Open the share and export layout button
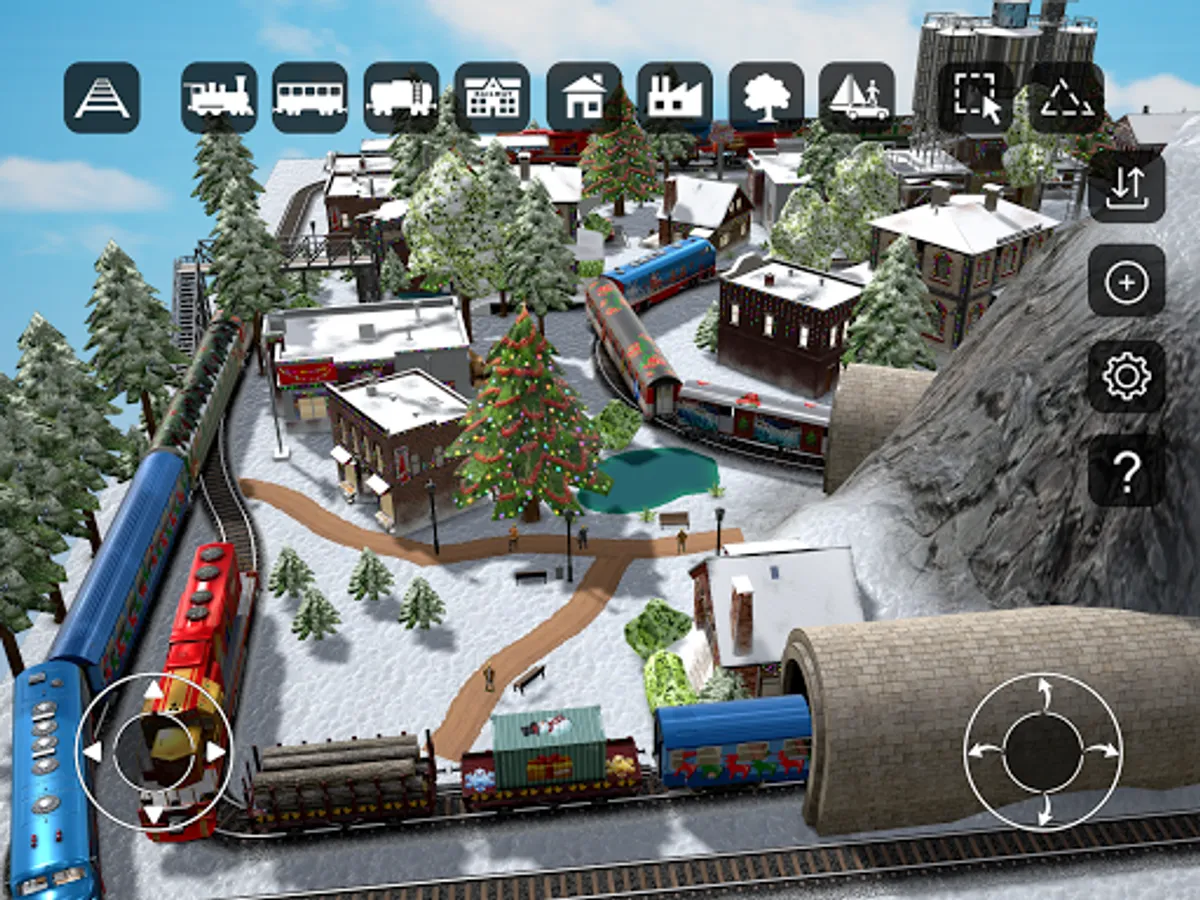Image resolution: width=1200 pixels, height=900 pixels. point(1127,186)
